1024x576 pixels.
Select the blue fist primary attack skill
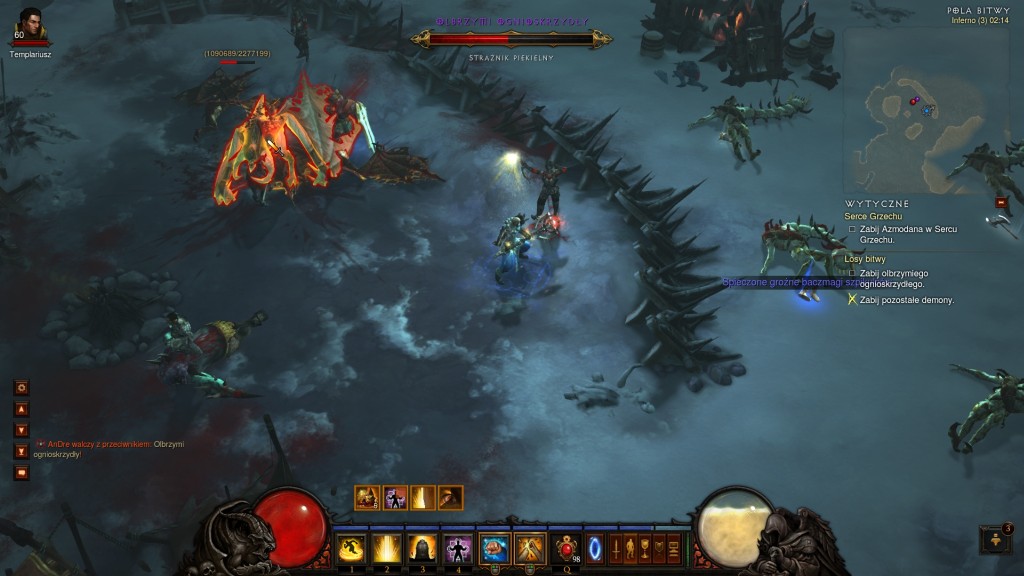coord(494,547)
